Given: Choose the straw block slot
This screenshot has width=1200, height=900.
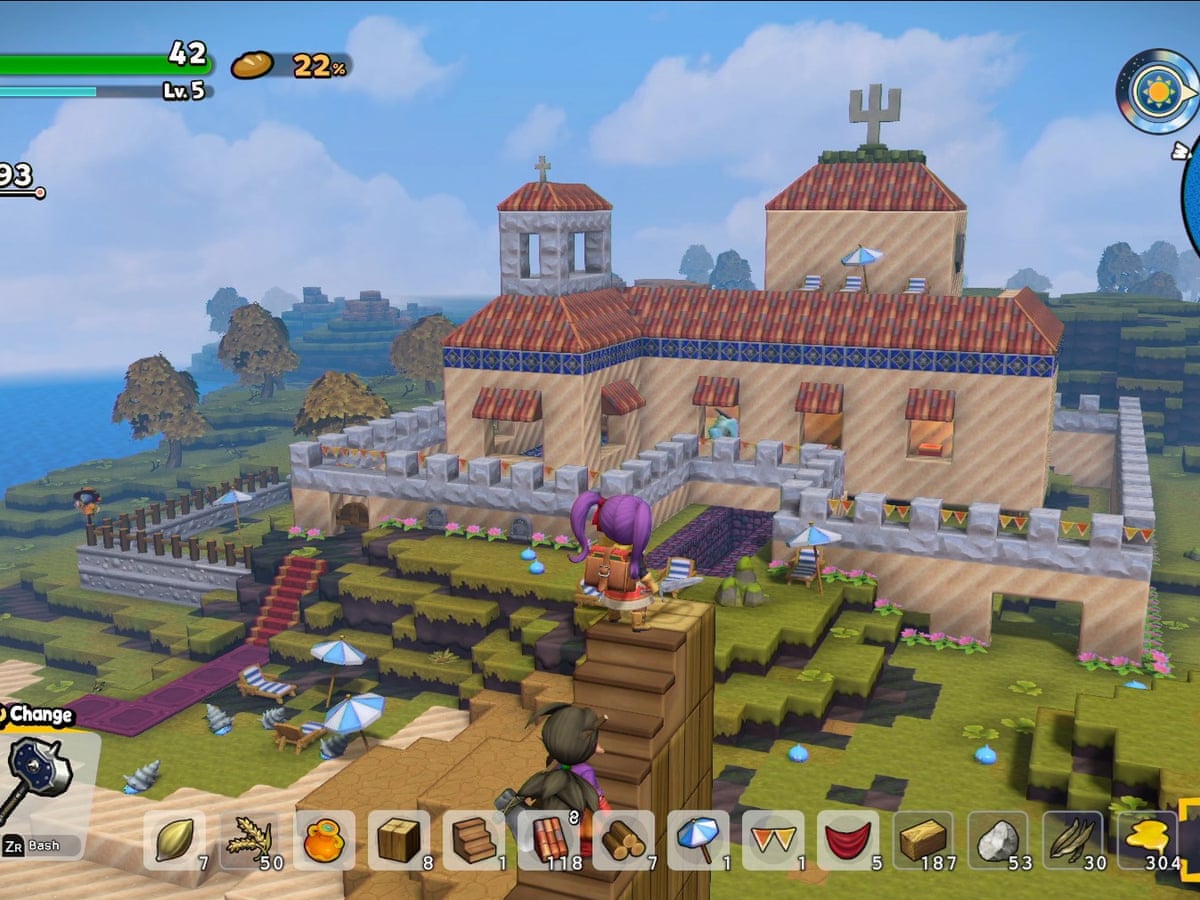Looking at the screenshot, I should click(923, 840).
